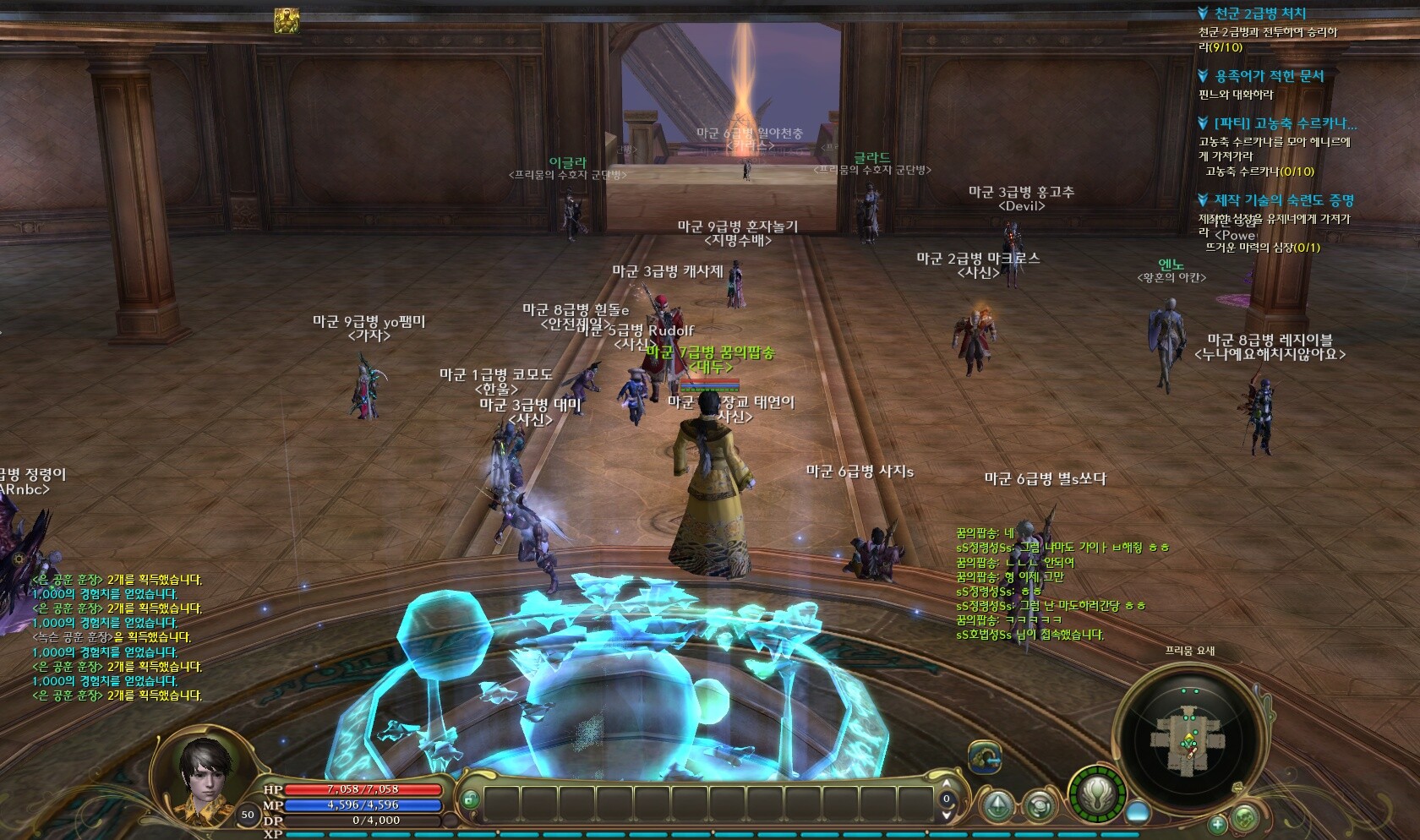Click the green plus button below minimap
Image resolution: width=1420 pixels, height=840 pixels.
1218,823
